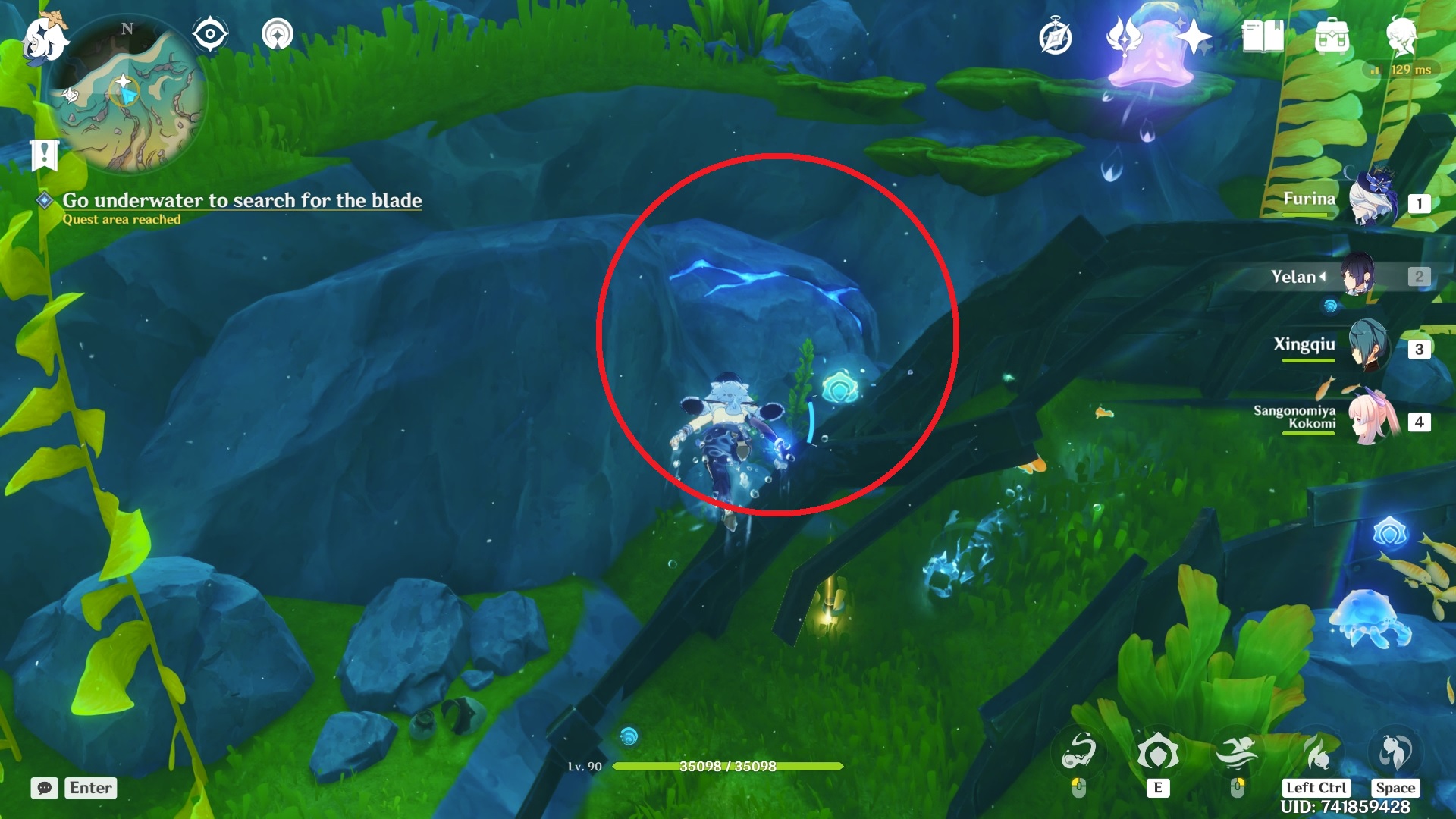The width and height of the screenshot is (1456, 819).
Task: Open the Wish star icon
Action: pos(1194,37)
